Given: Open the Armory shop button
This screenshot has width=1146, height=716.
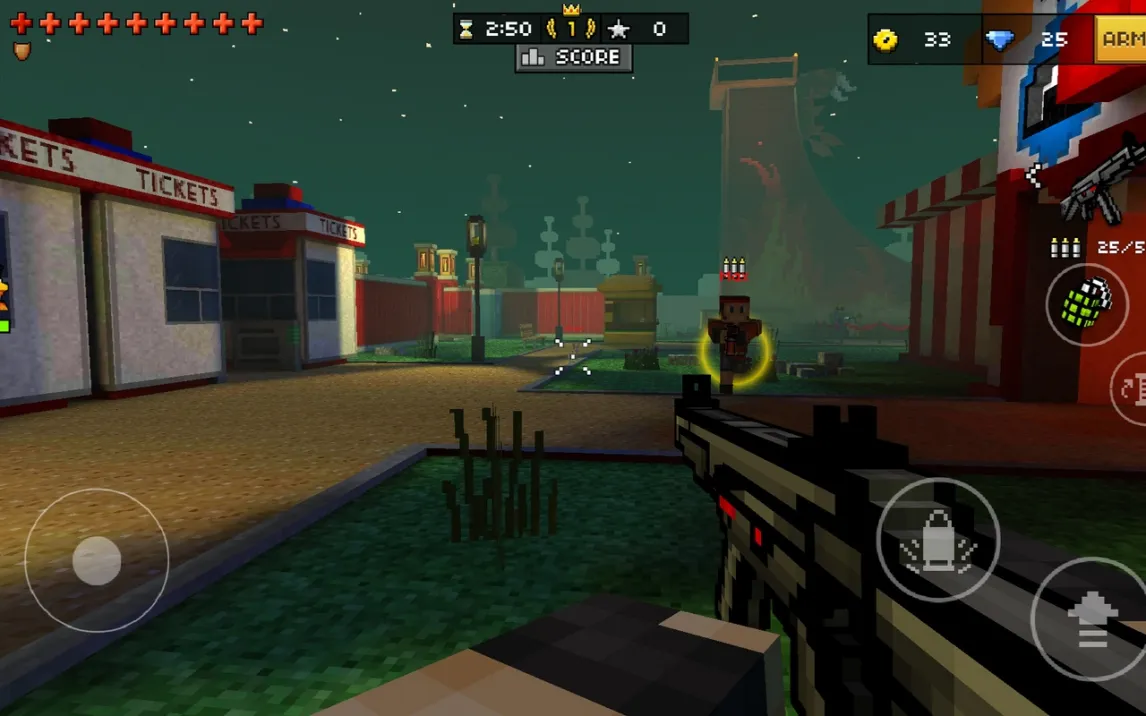Looking at the screenshot, I should (x=1121, y=40).
